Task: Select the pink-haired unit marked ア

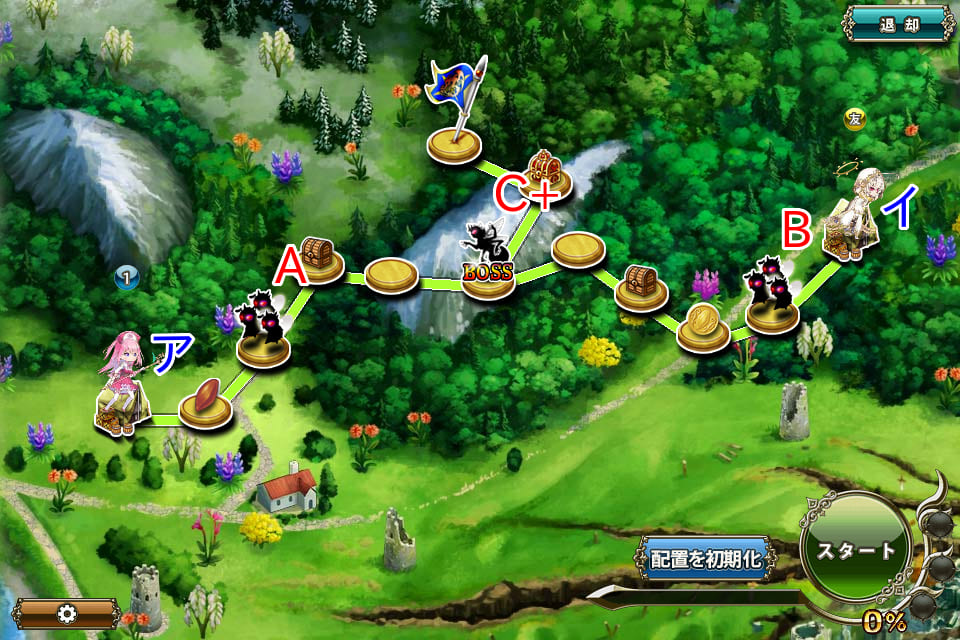Action: click(x=123, y=385)
